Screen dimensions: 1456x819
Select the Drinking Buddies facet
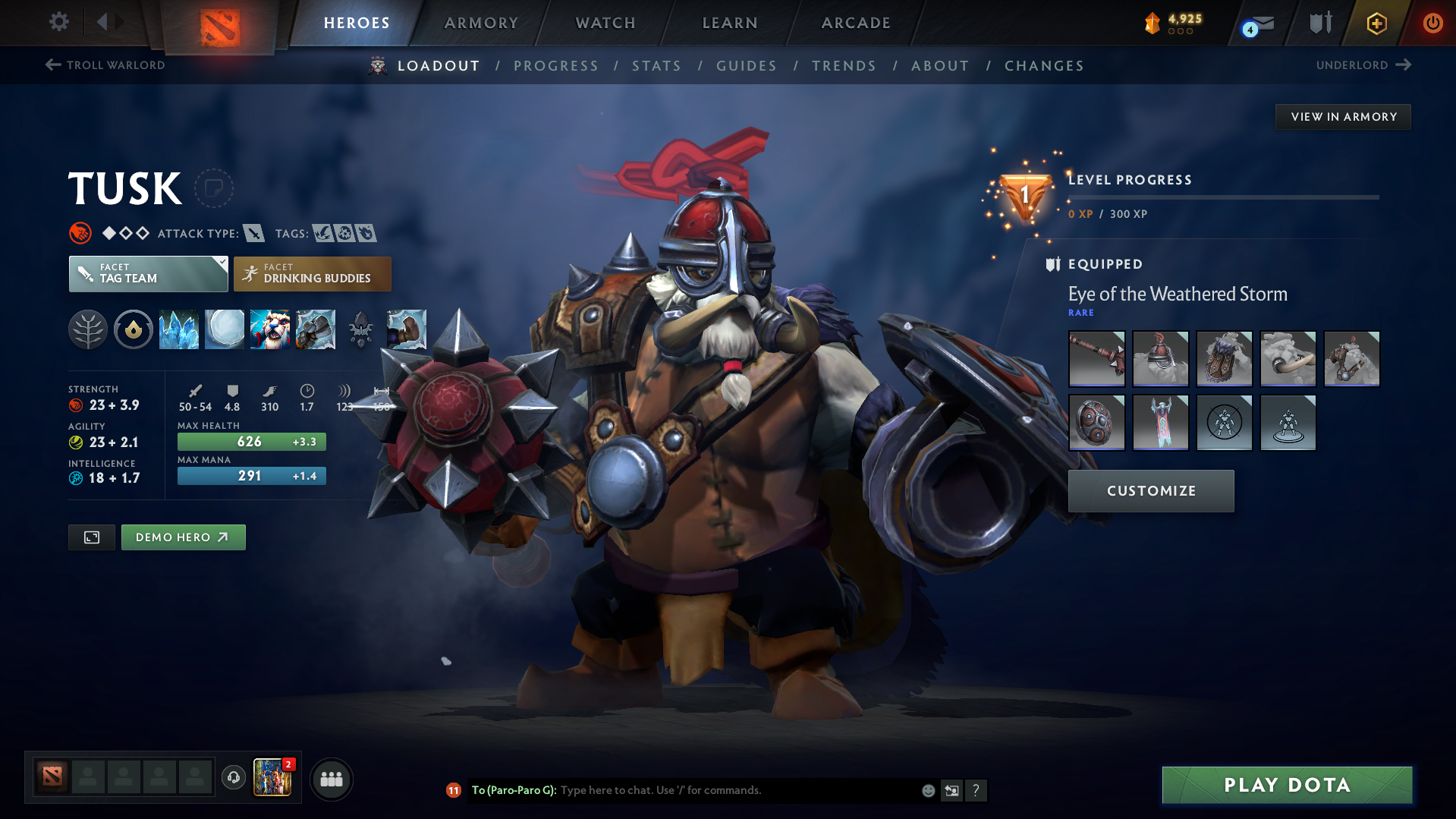click(x=312, y=273)
